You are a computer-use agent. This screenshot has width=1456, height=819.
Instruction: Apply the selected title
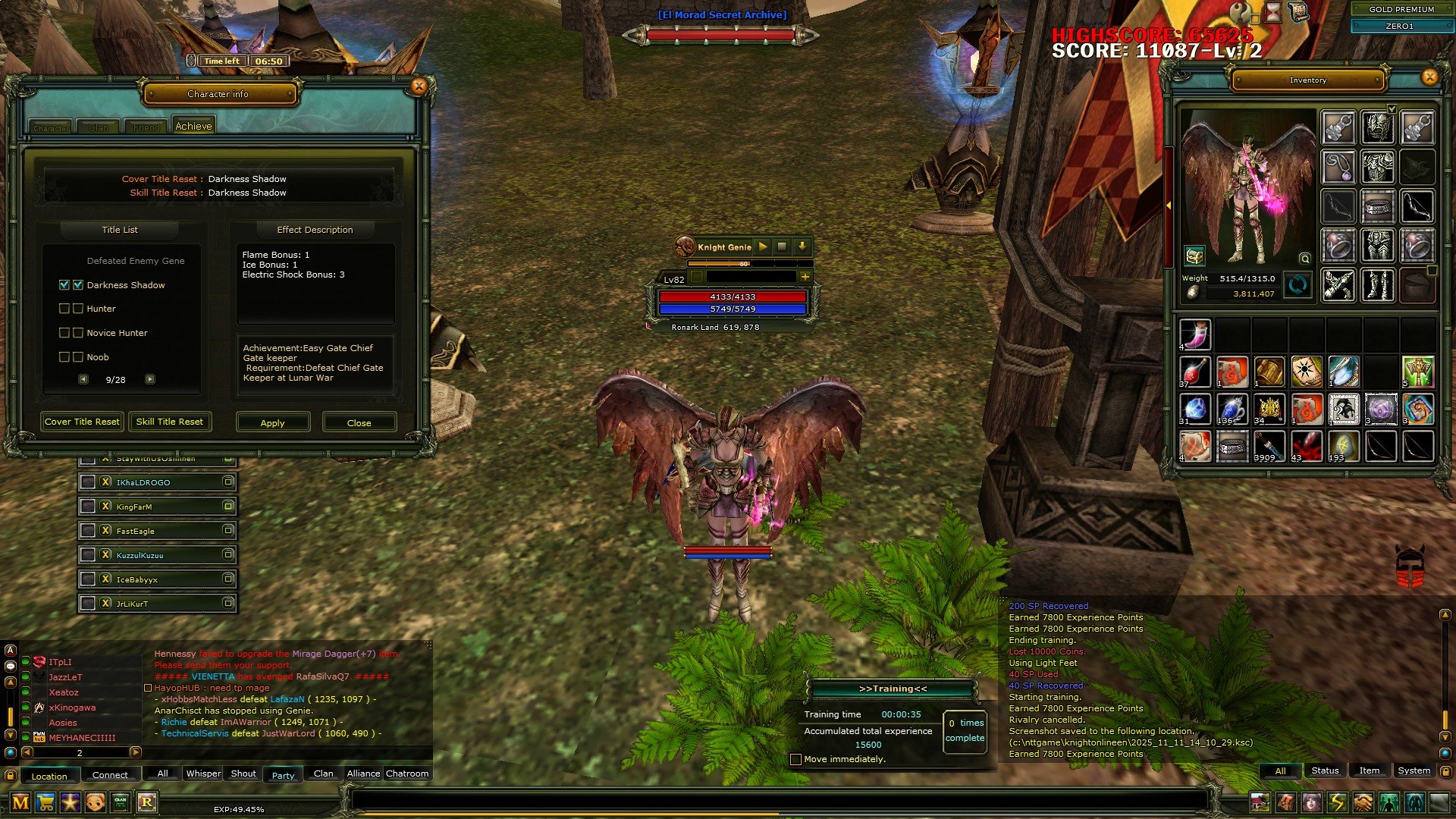[273, 422]
